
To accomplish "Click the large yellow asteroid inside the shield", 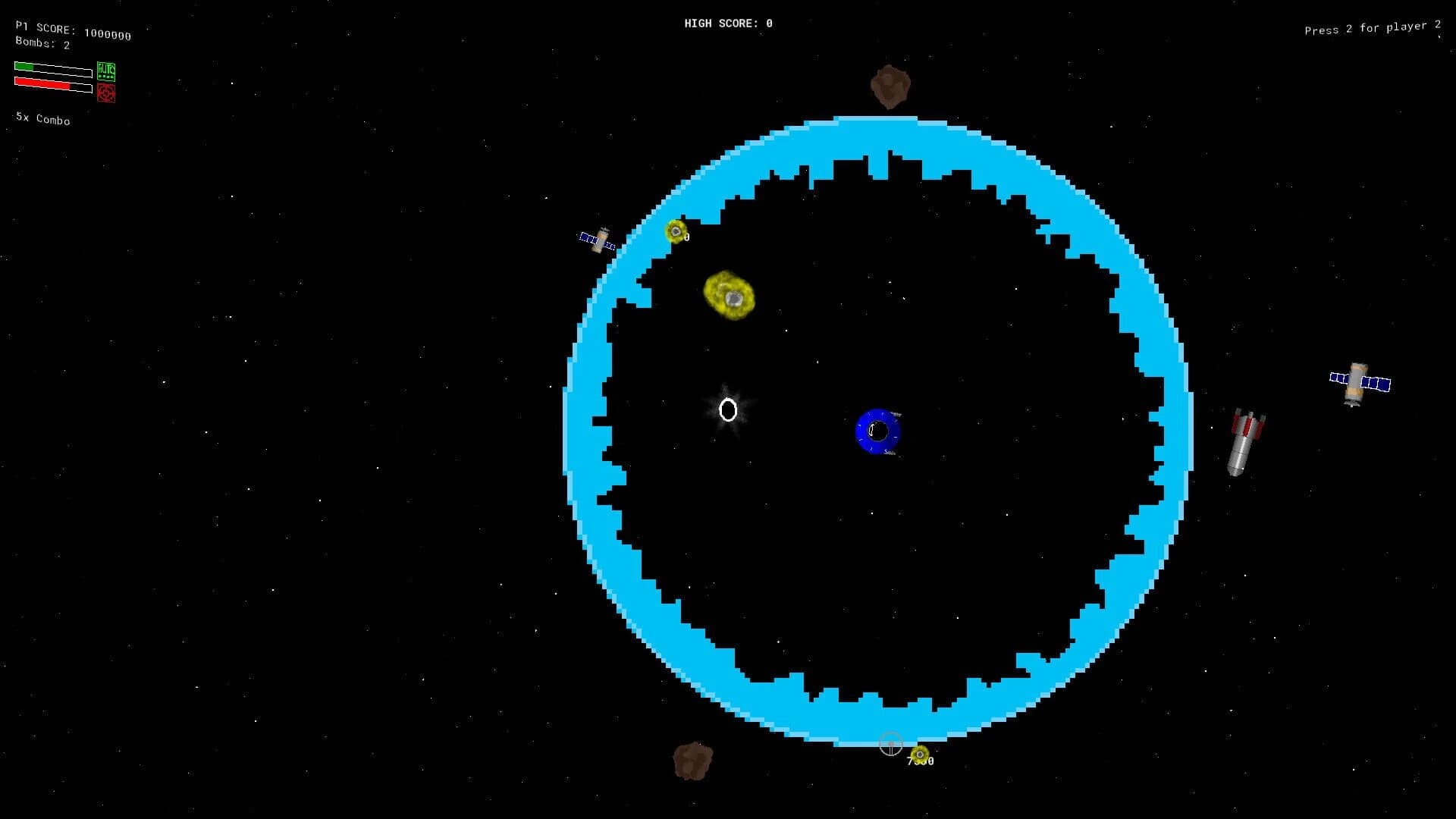I will point(727,296).
